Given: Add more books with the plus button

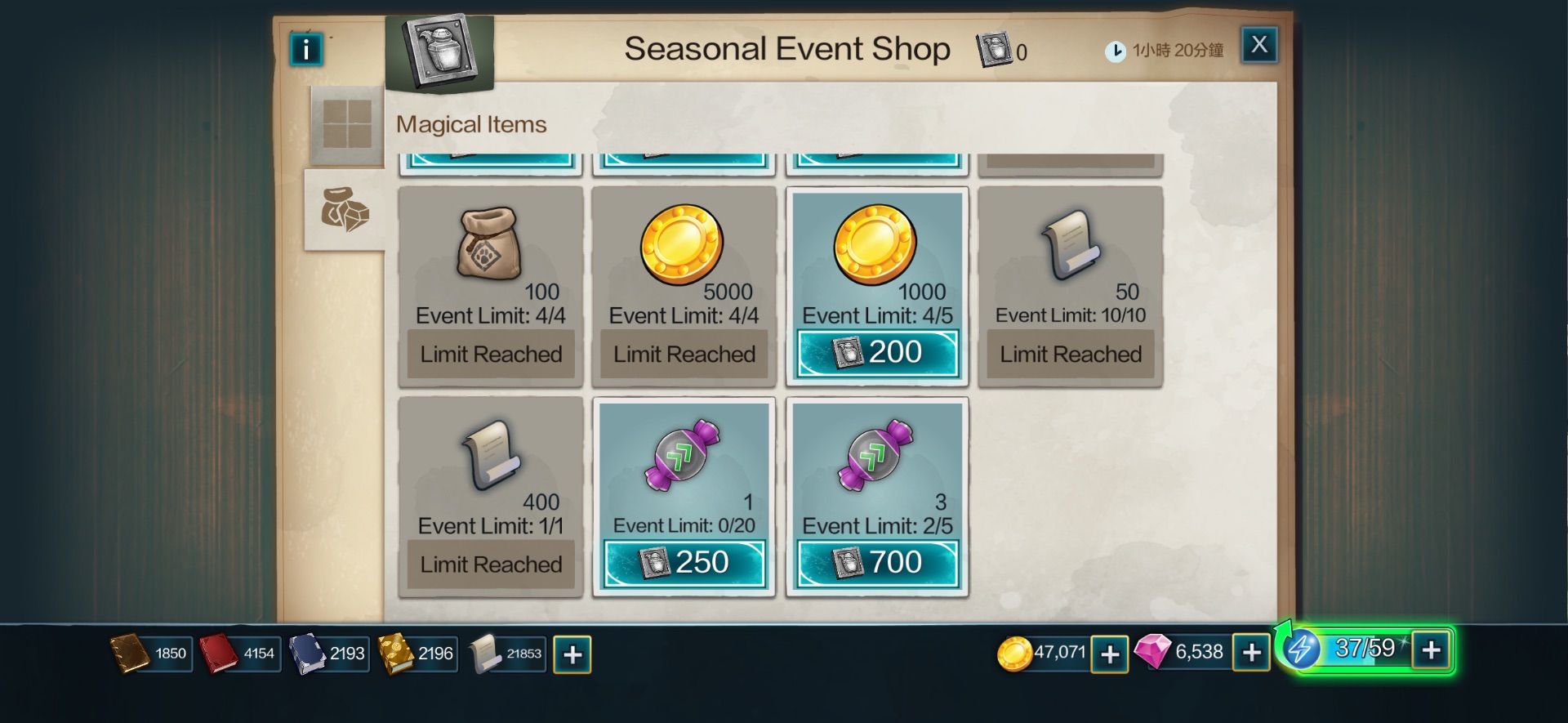Looking at the screenshot, I should [572, 654].
